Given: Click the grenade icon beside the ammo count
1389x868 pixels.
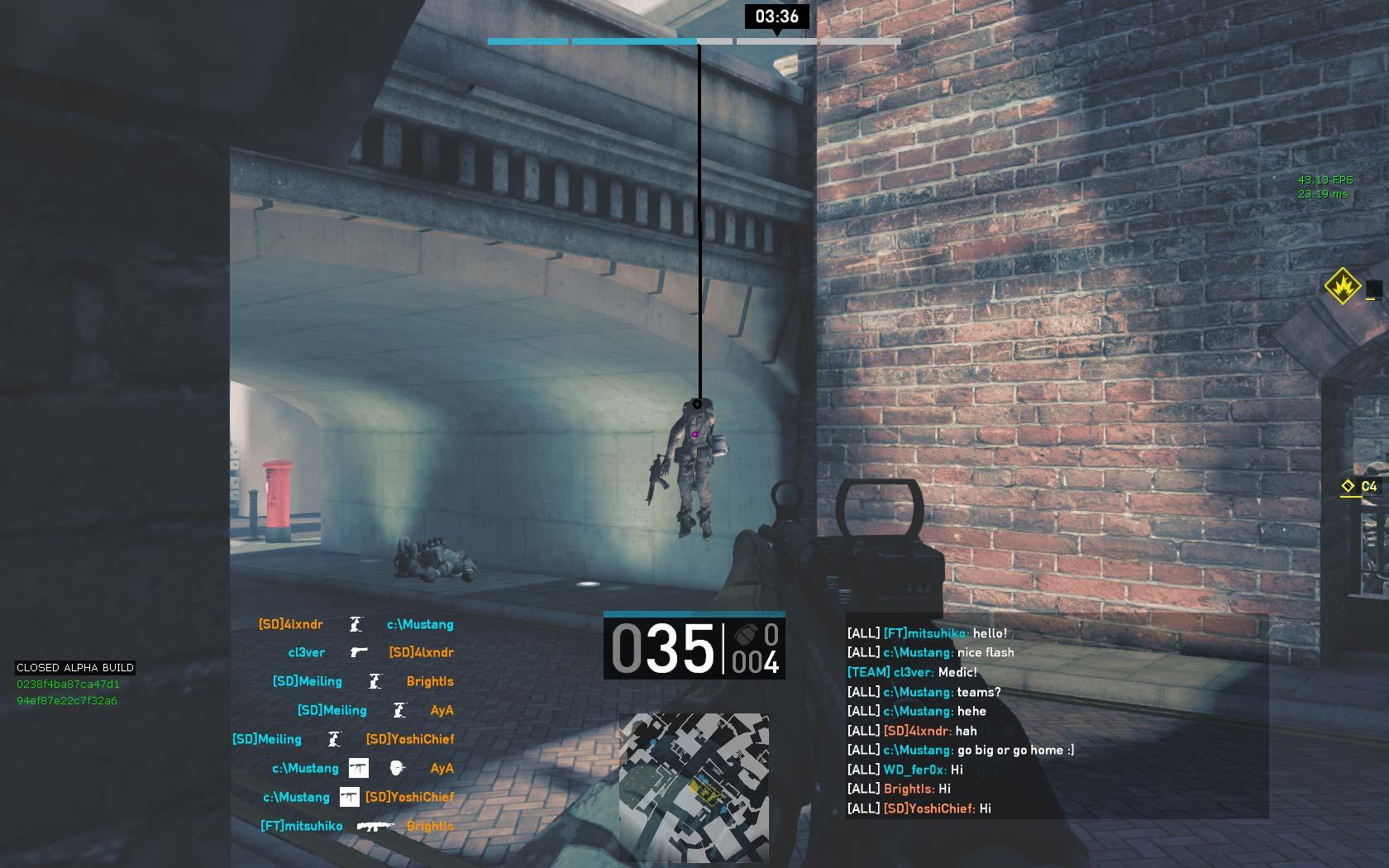Looking at the screenshot, I should pyautogui.click(x=743, y=635).
